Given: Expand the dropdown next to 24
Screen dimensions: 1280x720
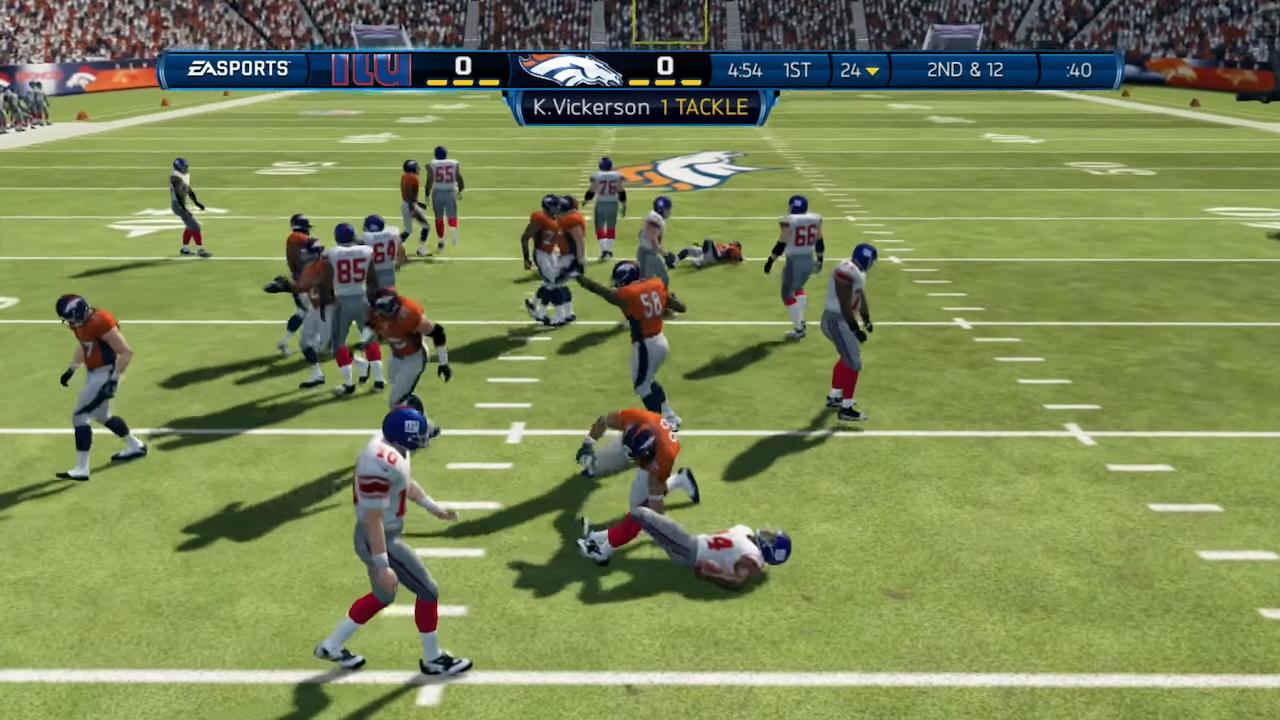Looking at the screenshot, I should click(x=872, y=72).
